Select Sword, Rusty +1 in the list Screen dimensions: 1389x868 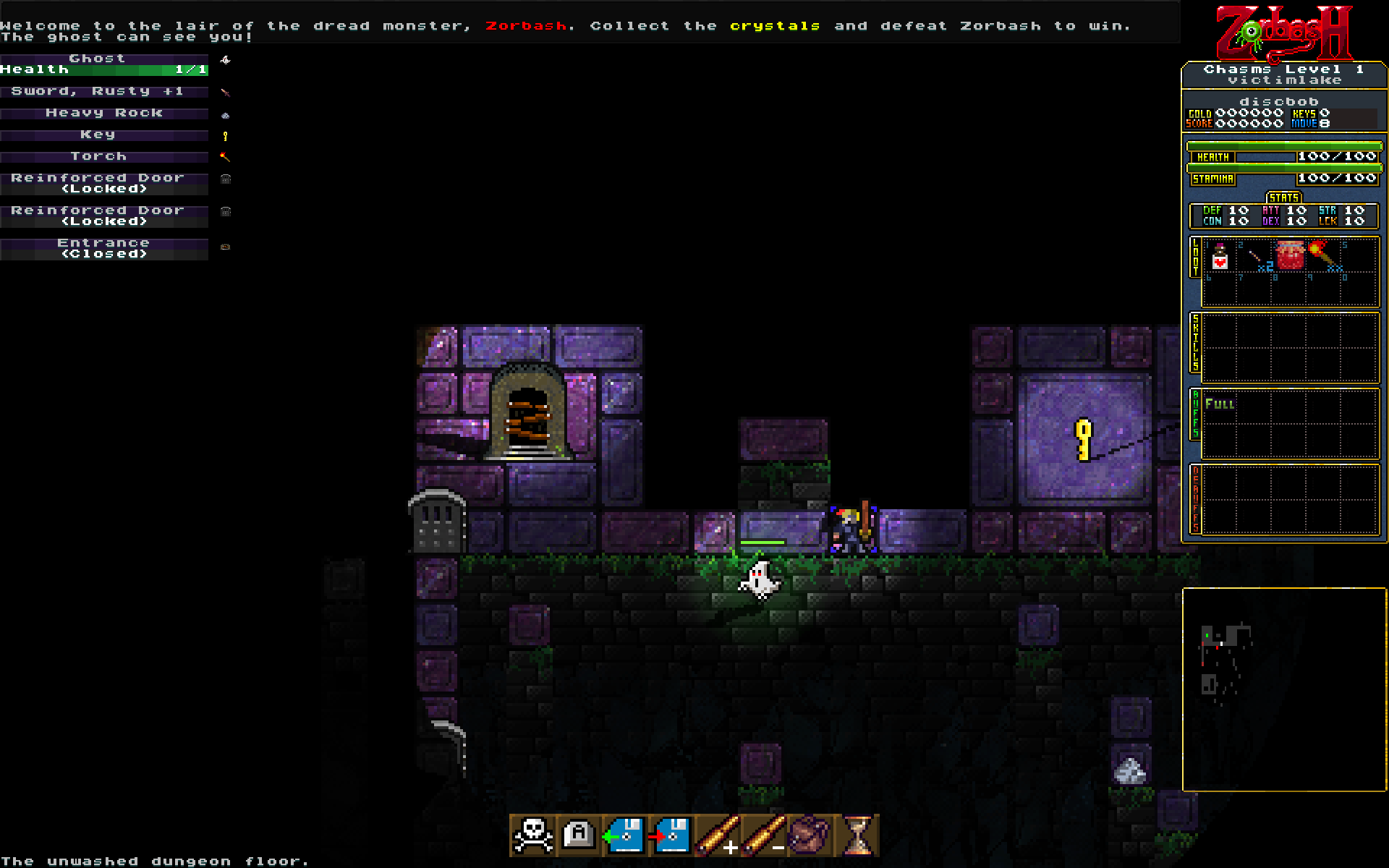click(104, 92)
